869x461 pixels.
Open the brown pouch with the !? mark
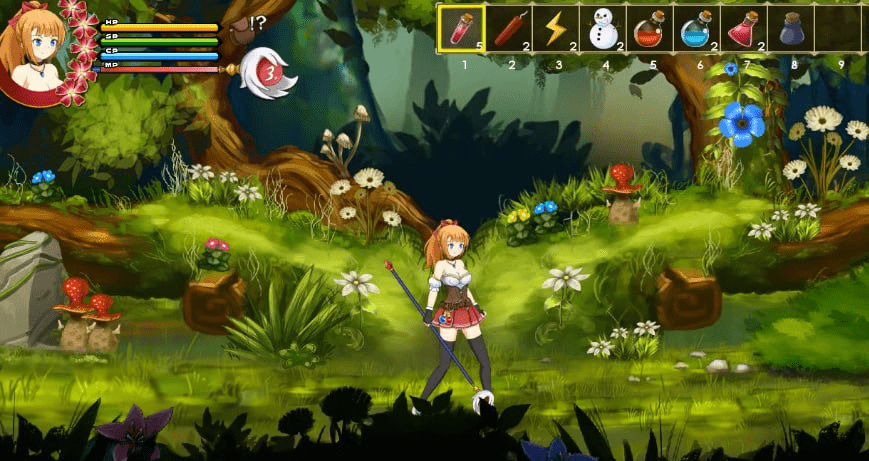(241, 28)
